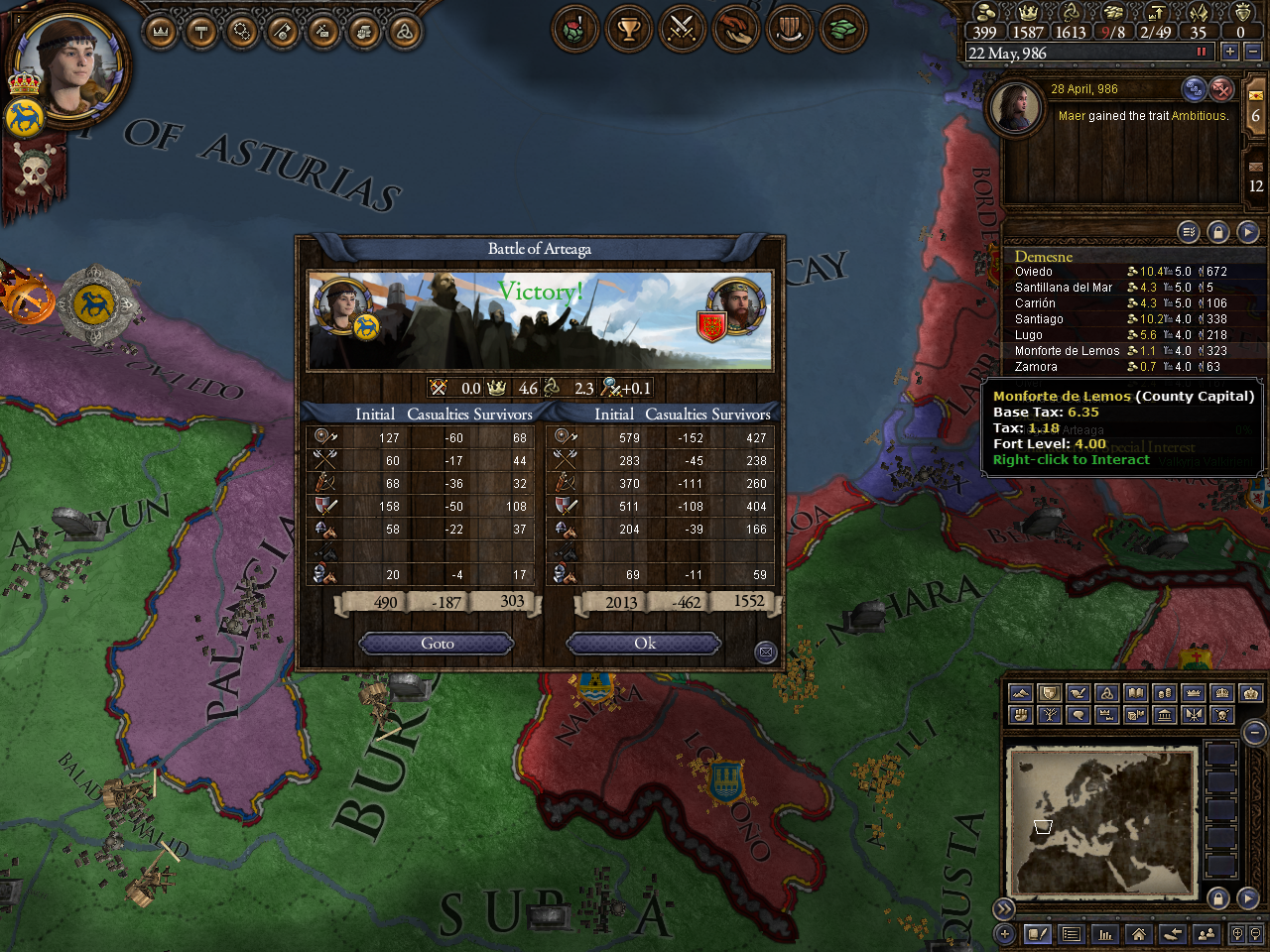Open the Laws screen via crown icon

pos(162,29)
